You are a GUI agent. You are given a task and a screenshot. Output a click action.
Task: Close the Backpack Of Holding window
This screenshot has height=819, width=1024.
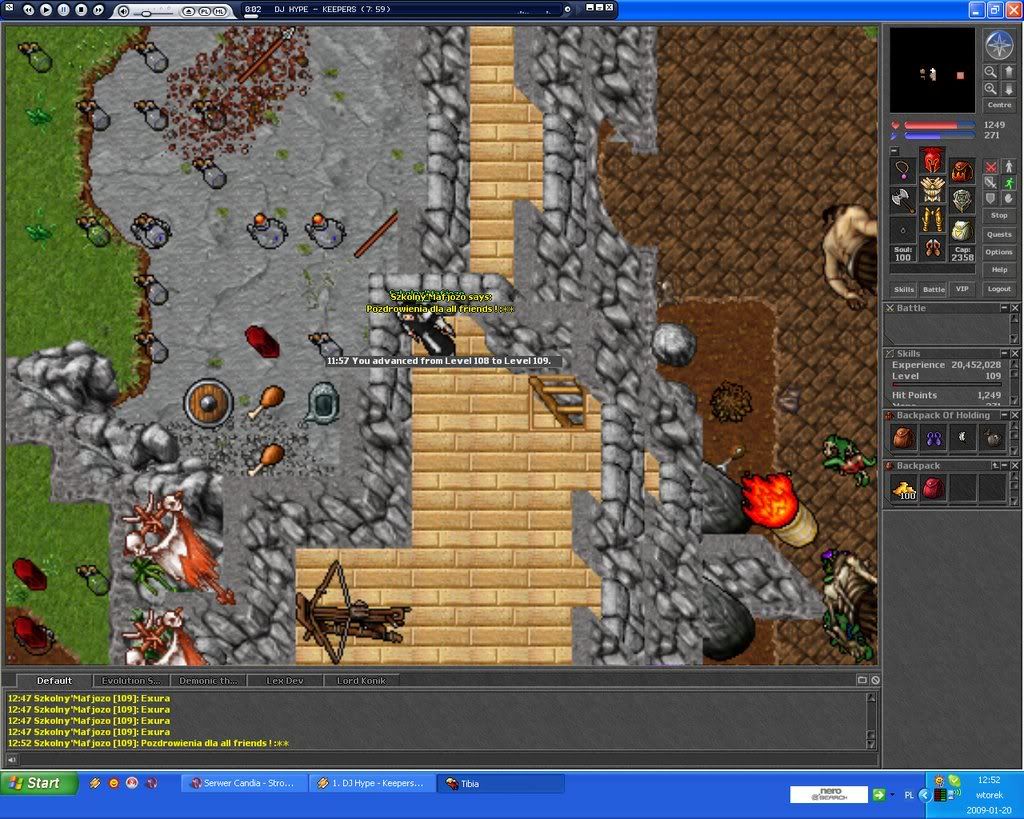point(1015,415)
